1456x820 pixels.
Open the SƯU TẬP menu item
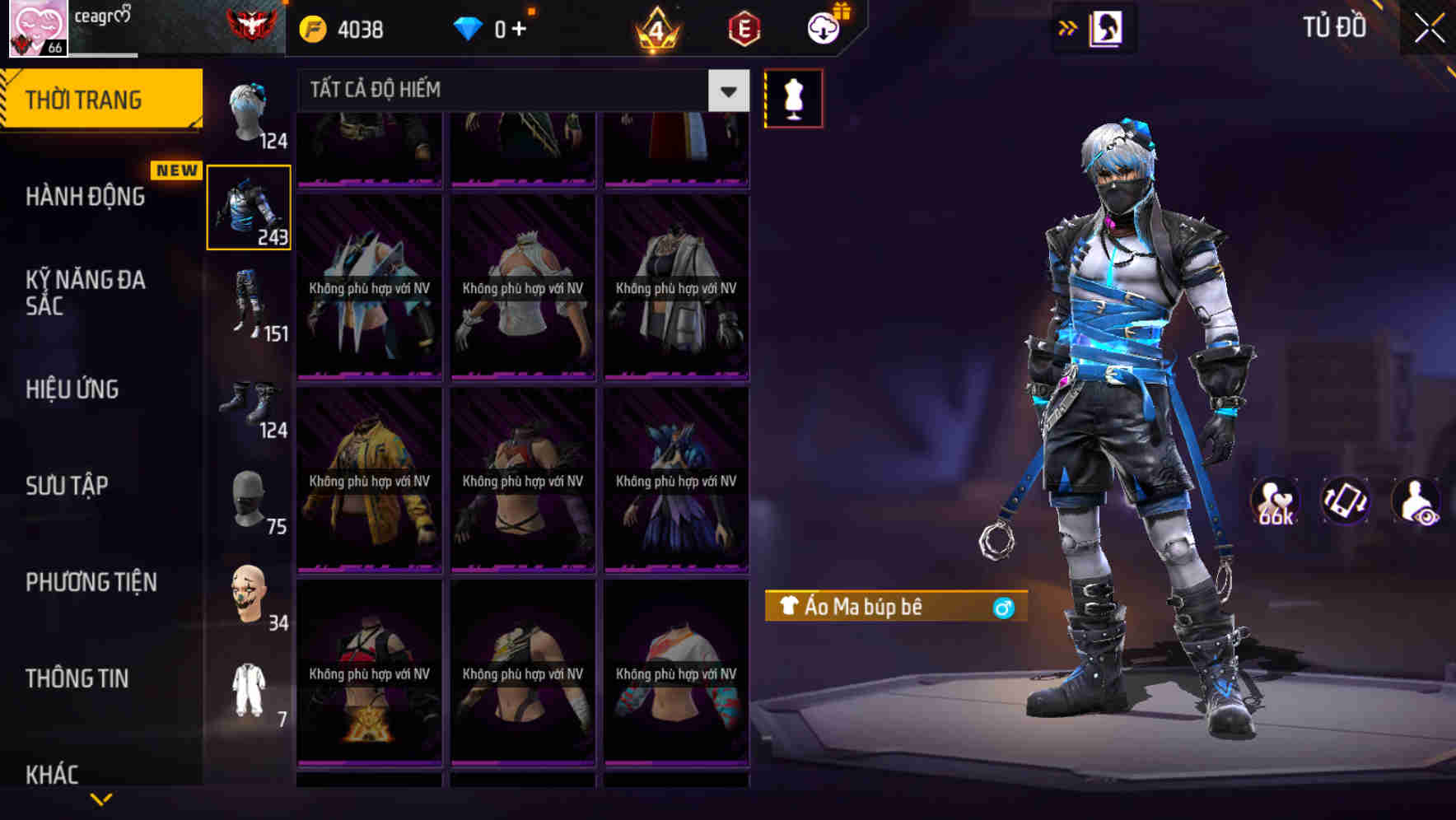[x=69, y=486]
